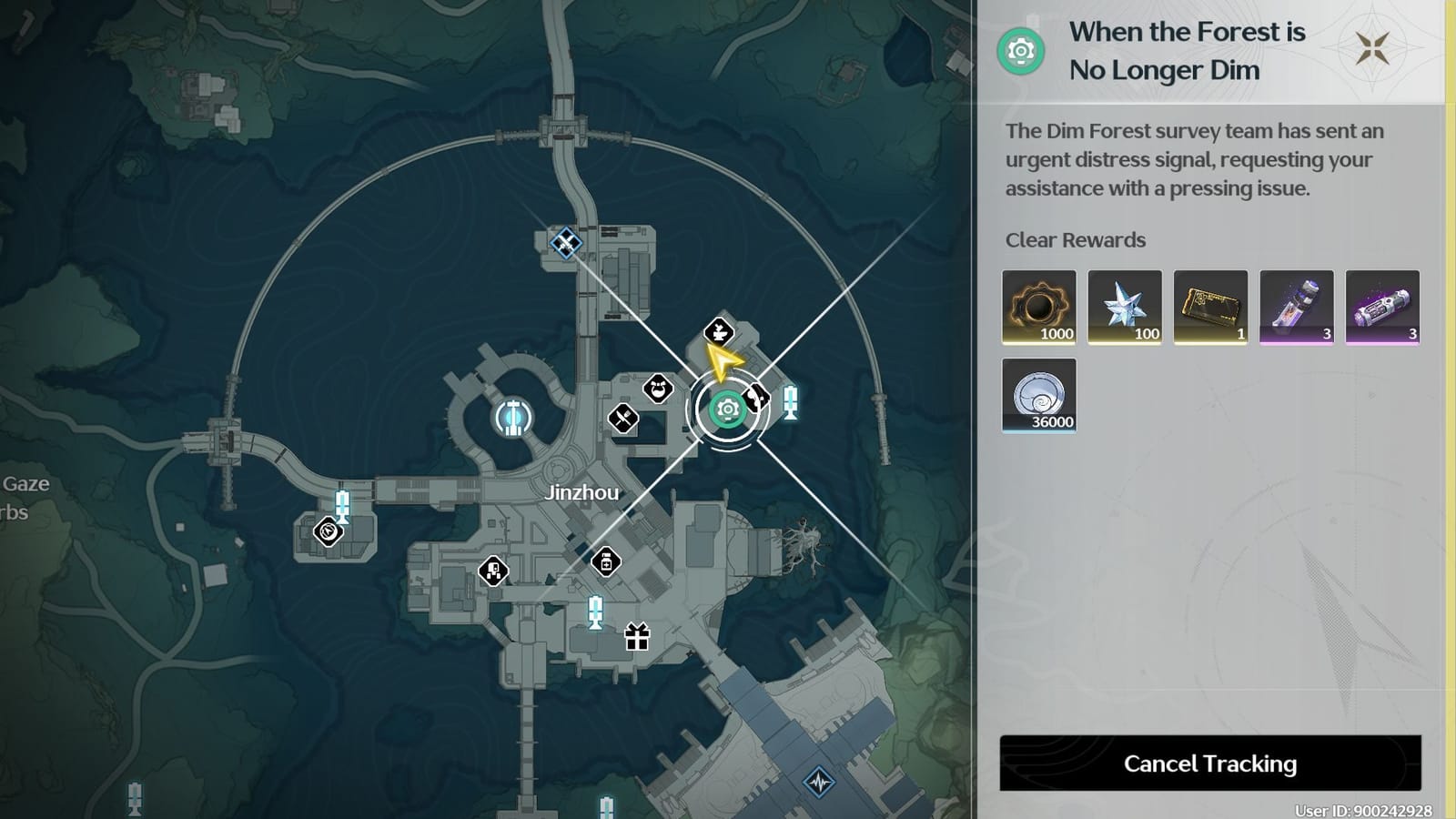
Task: Click the 36000 union EXP disc reward
Action: point(1038,395)
